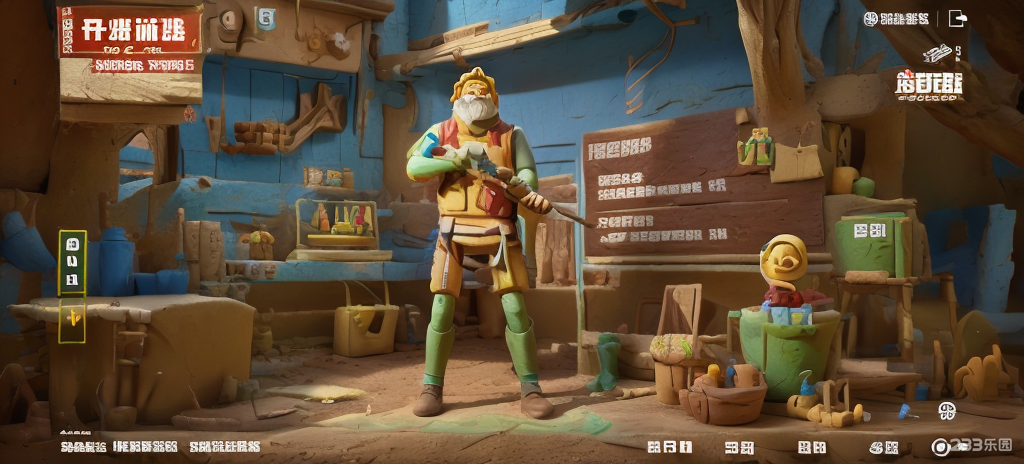The width and height of the screenshot is (1024, 464).
Task: Click the small round icon above 233乐园
Action: (946, 410)
